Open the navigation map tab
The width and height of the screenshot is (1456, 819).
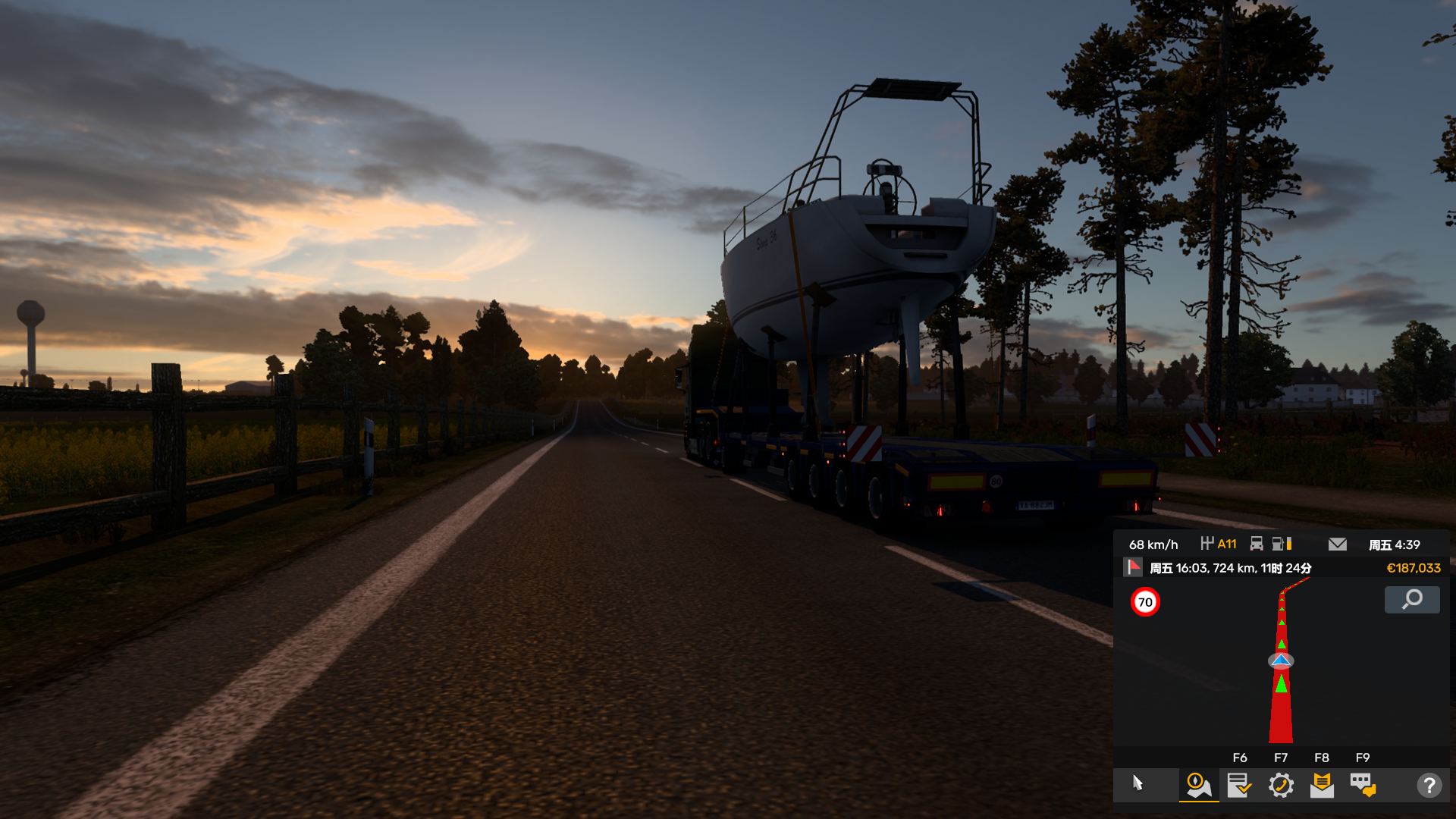click(1198, 785)
